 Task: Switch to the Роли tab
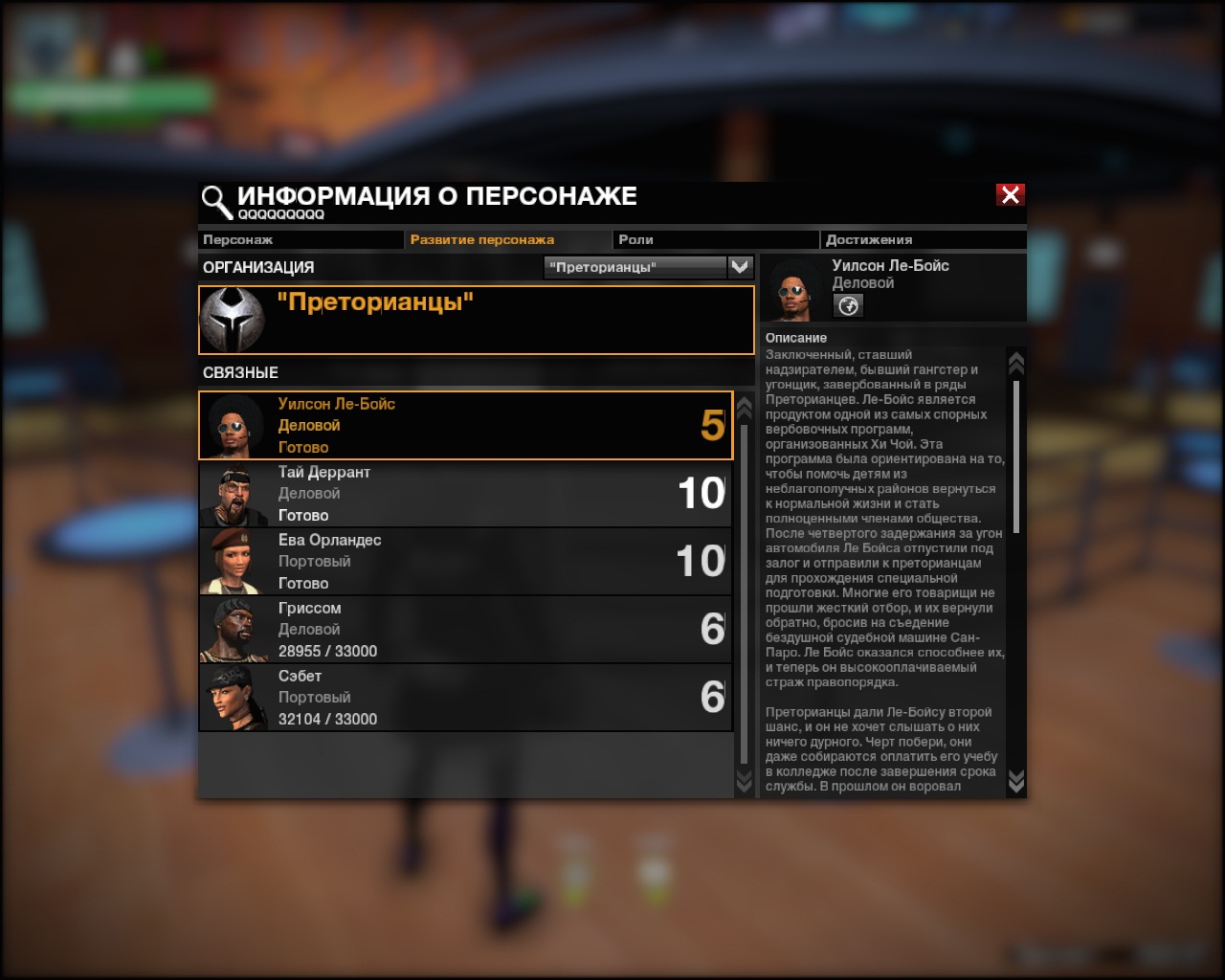pyautogui.click(x=714, y=239)
